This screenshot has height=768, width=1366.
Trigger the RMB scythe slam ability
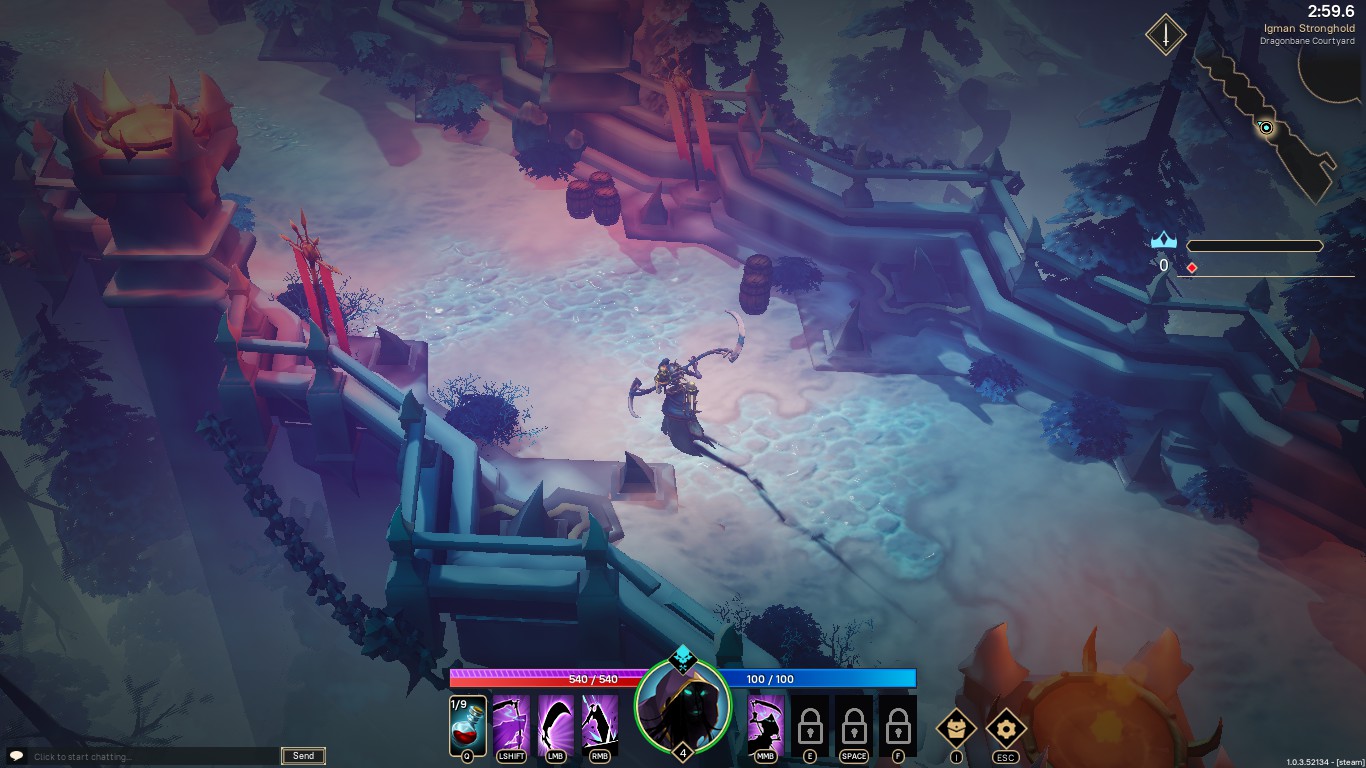click(600, 723)
